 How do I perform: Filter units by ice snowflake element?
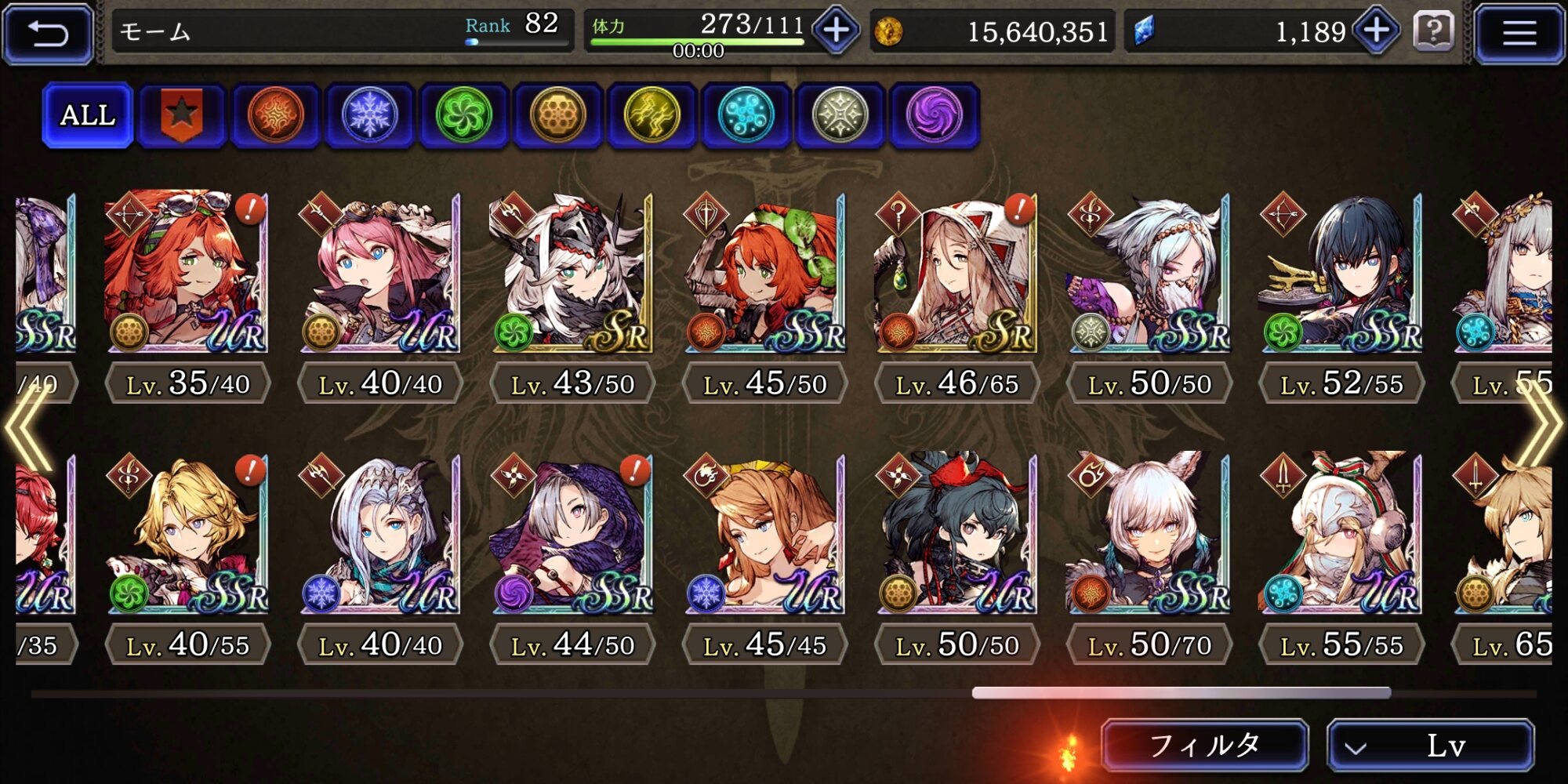pyautogui.click(x=370, y=115)
